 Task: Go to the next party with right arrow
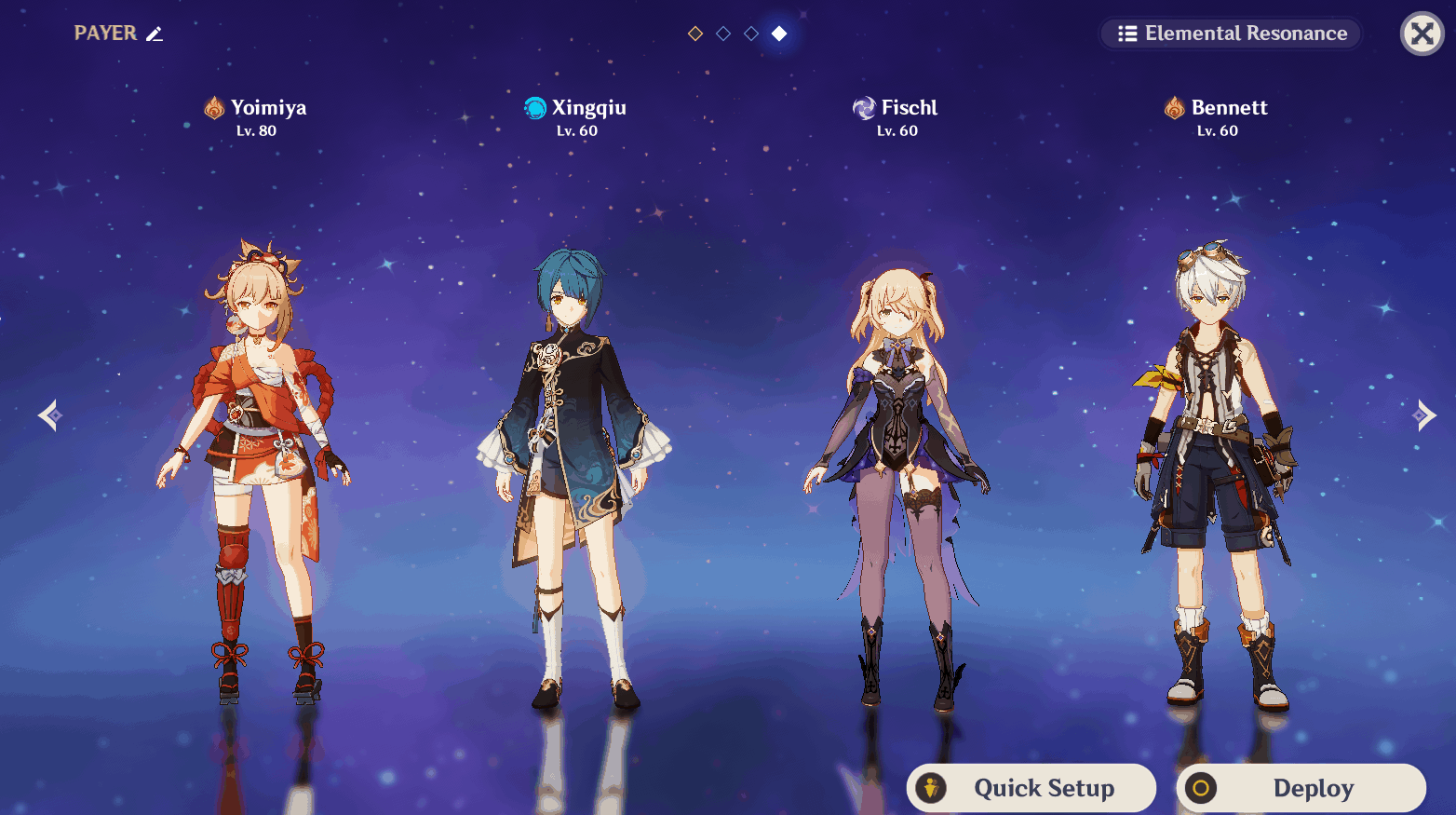[x=1423, y=415]
